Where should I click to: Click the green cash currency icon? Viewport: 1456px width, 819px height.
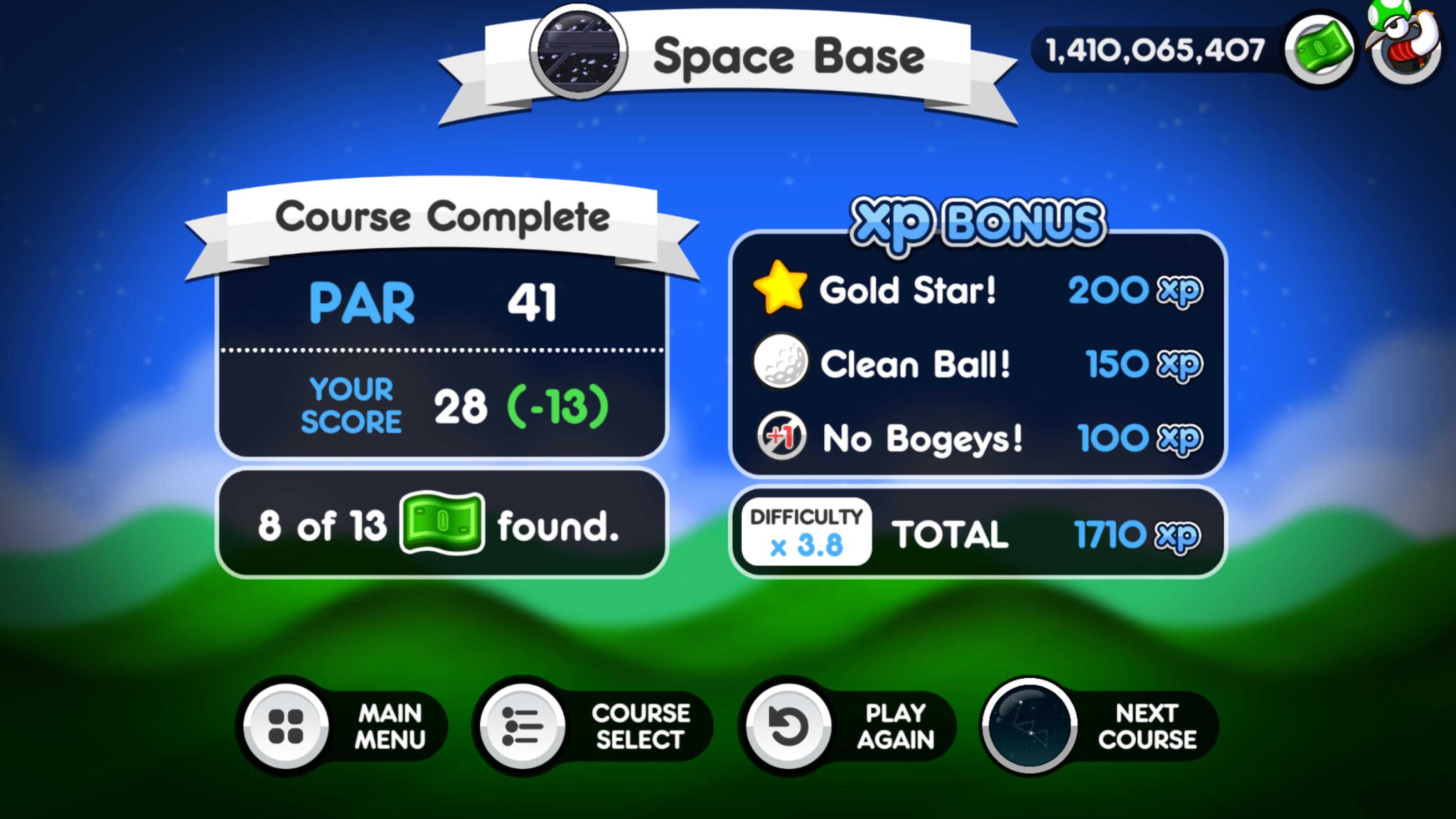coord(1319,50)
